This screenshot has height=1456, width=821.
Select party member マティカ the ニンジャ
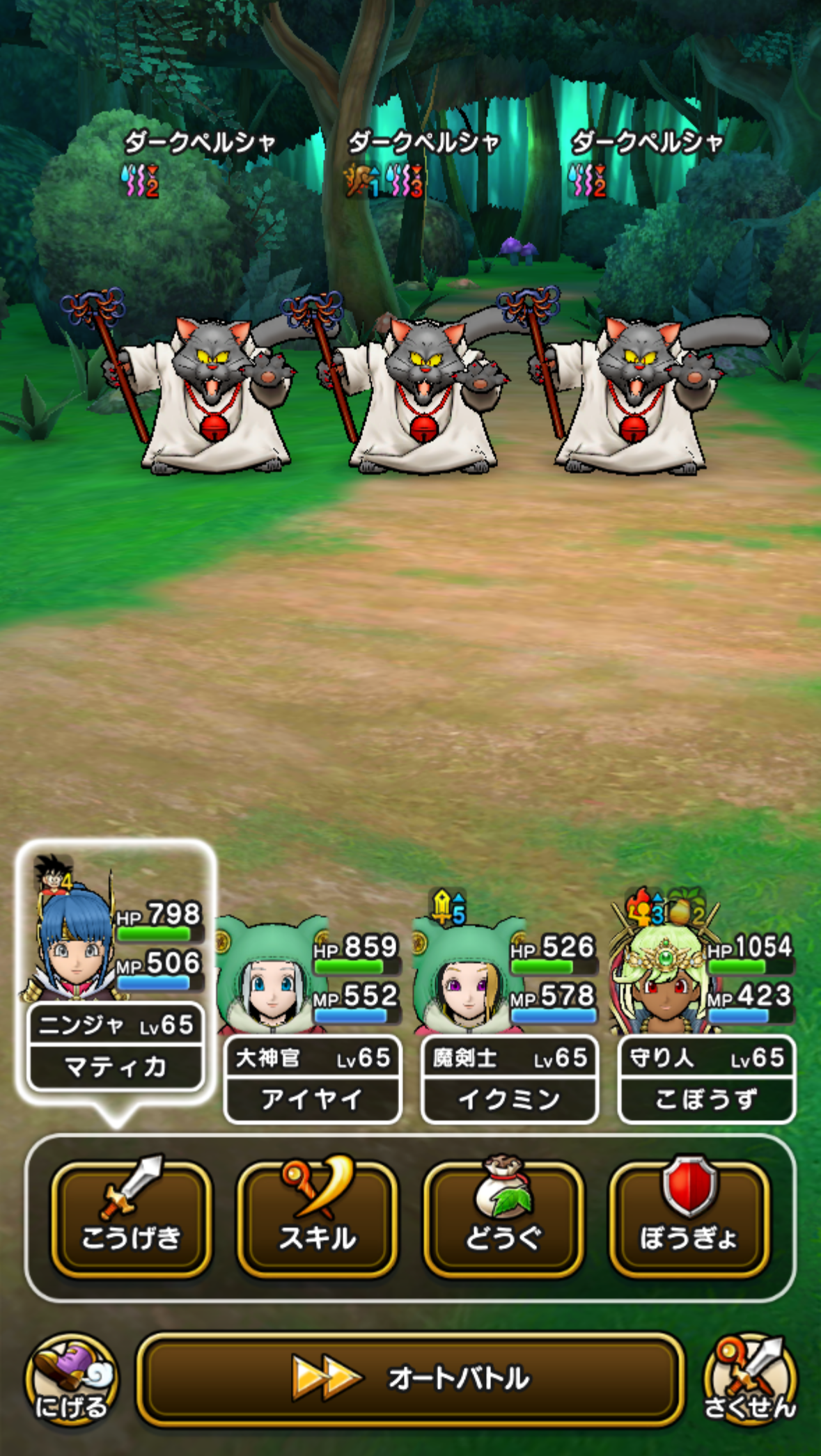(x=116, y=974)
